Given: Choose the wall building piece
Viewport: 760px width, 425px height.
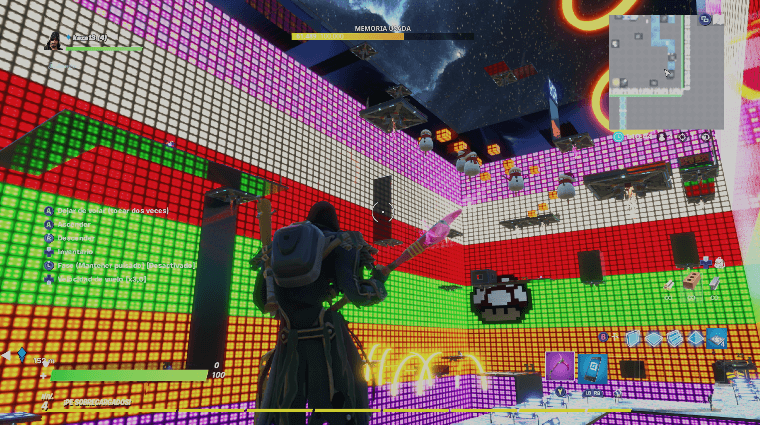Looking at the screenshot, I should (x=633, y=339).
